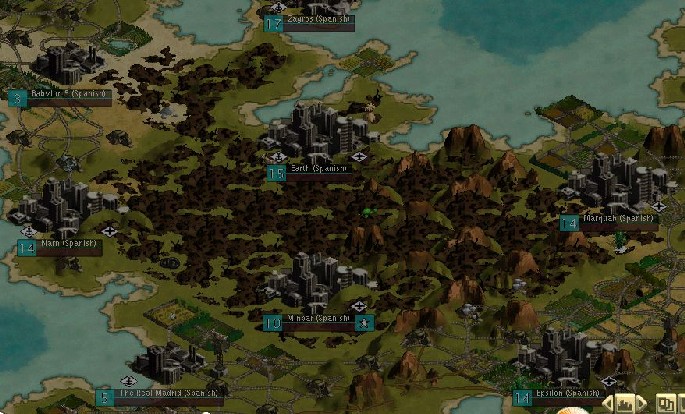
Task: Cycle to the previous city with left arrow
Action: [607, 404]
